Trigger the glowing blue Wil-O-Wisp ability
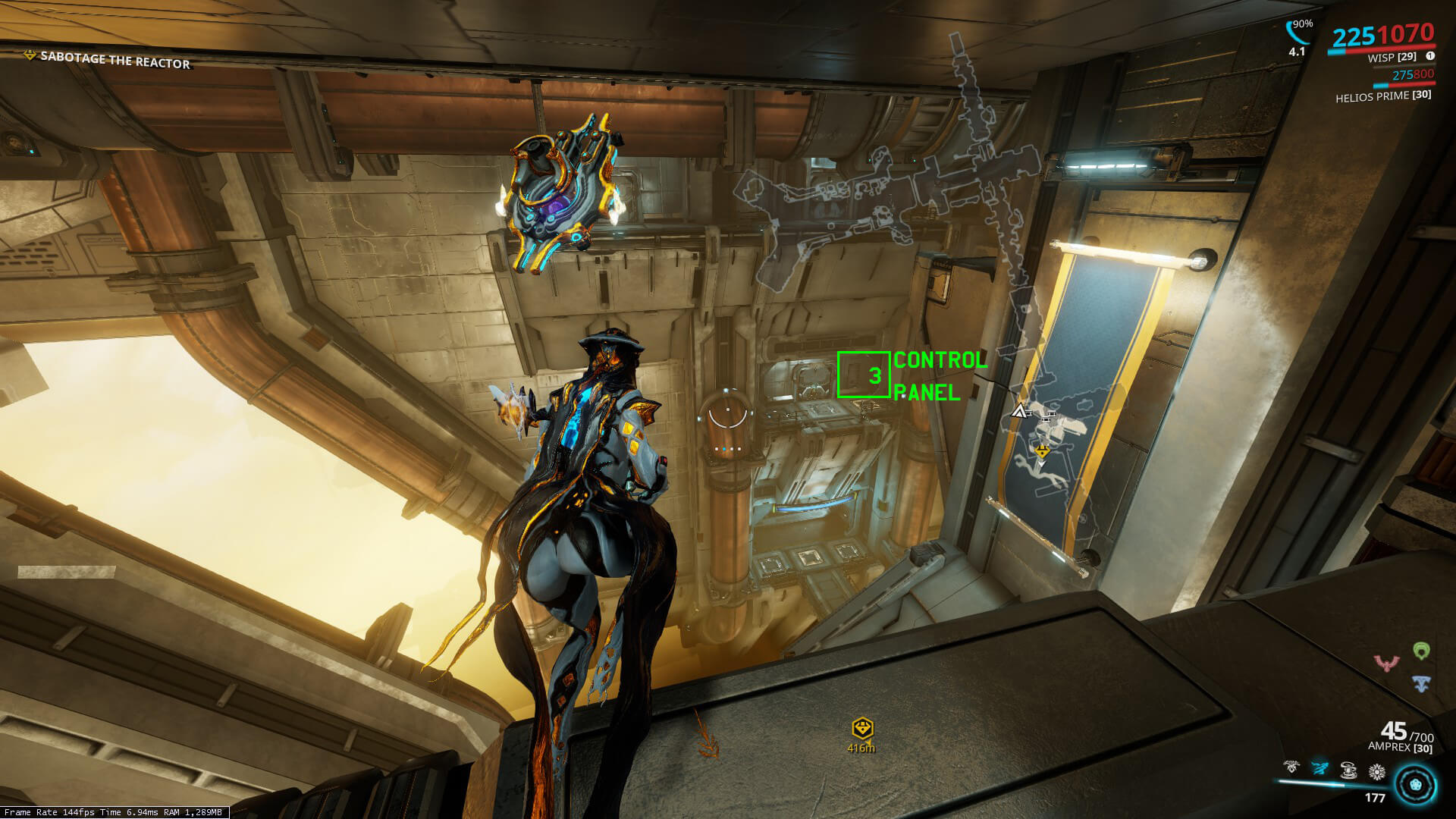This screenshot has height=819, width=1456. pyautogui.click(x=1320, y=770)
